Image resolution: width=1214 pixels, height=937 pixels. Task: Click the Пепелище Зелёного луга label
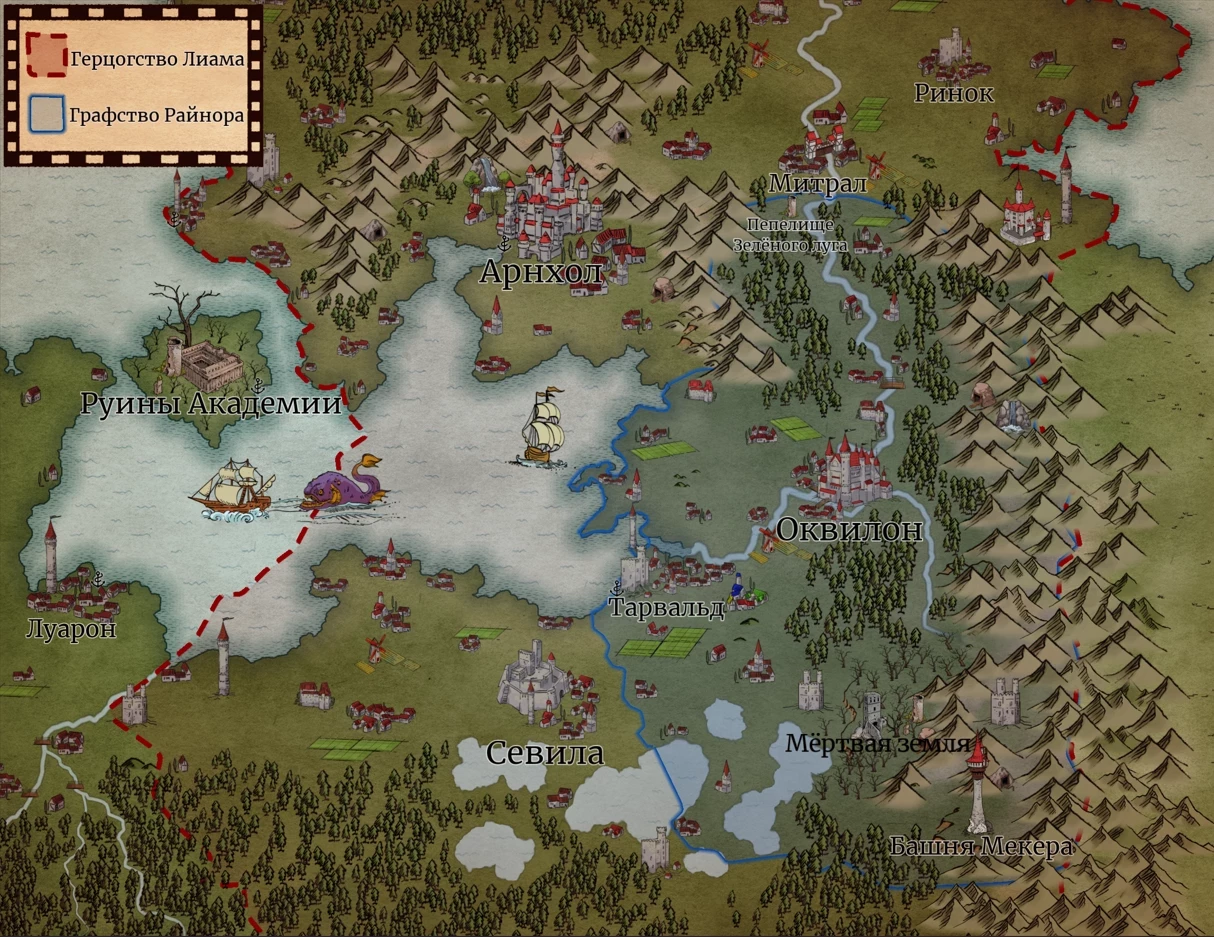[790, 235]
